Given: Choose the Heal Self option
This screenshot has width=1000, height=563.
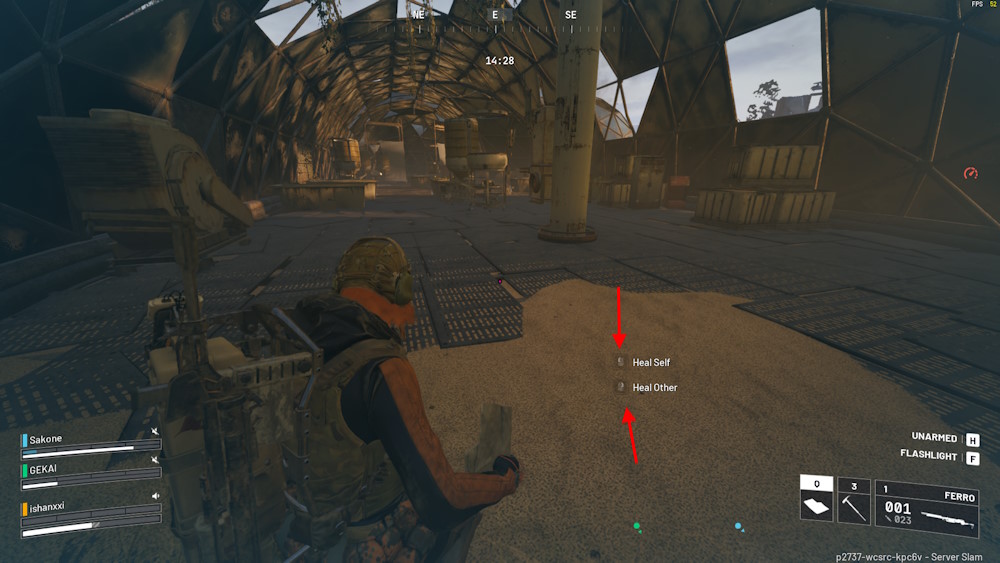Looking at the screenshot, I should (x=650, y=362).
